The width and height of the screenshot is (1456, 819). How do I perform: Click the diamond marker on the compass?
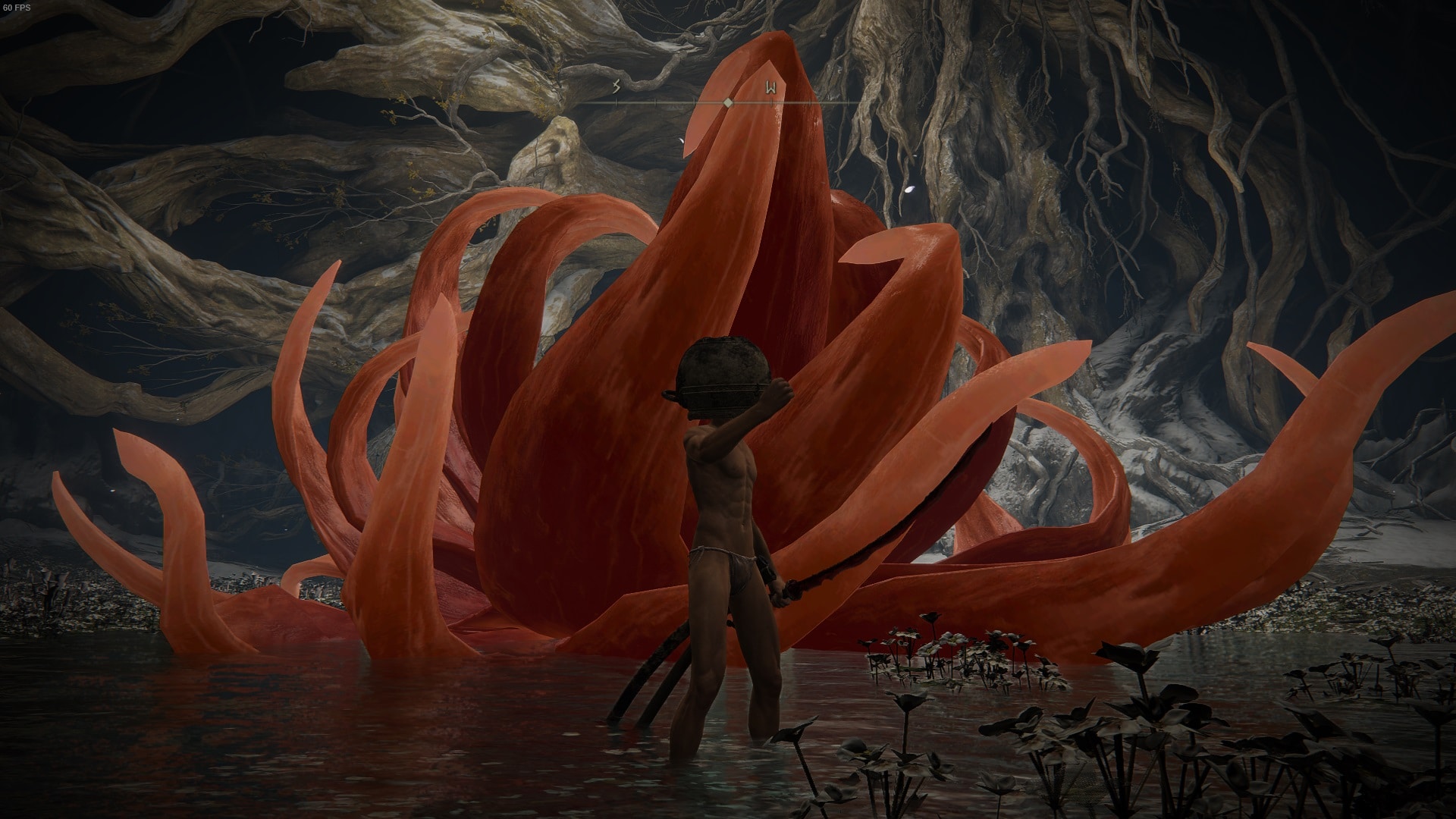pyautogui.click(x=728, y=102)
